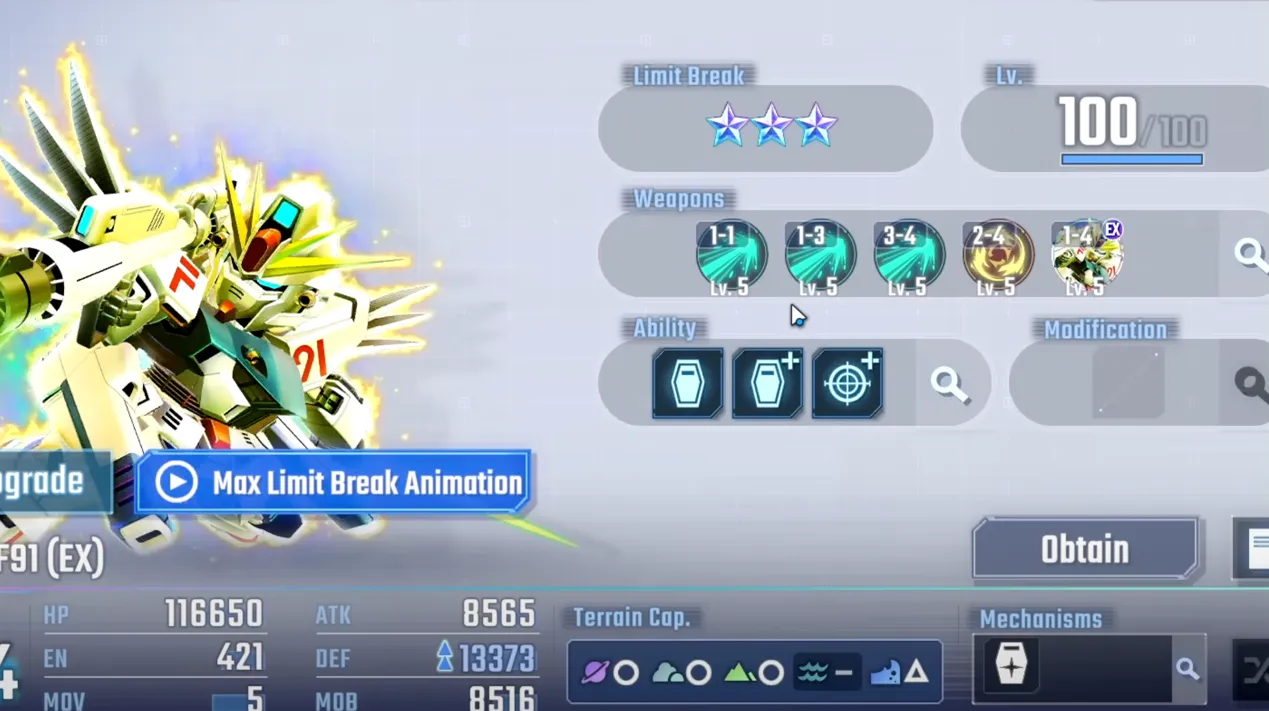Choose the 2-4 range golden weapon icon
This screenshot has width=1269, height=711.
pos(997,257)
